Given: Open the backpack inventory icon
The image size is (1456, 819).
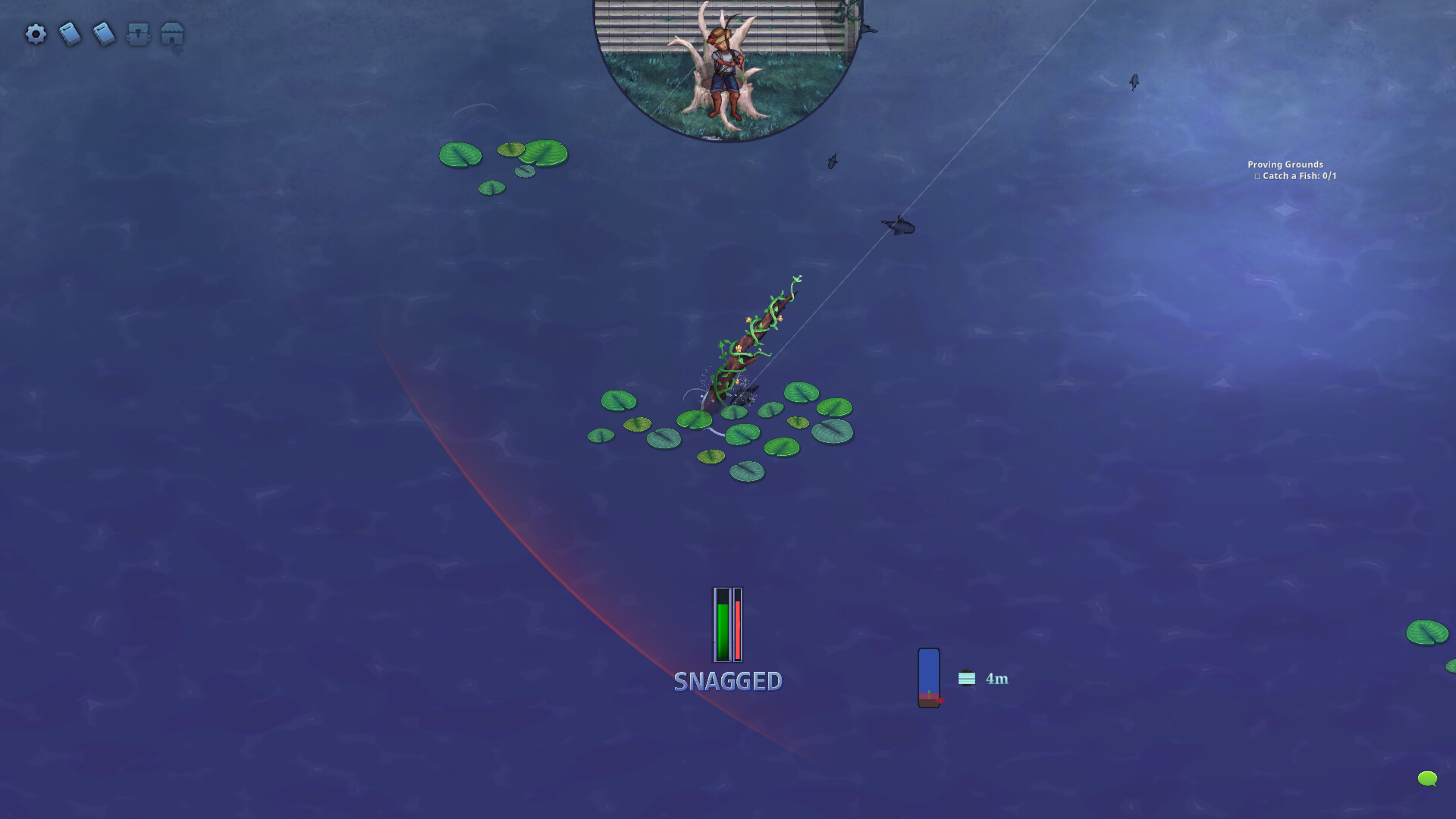Looking at the screenshot, I should coord(137,34).
